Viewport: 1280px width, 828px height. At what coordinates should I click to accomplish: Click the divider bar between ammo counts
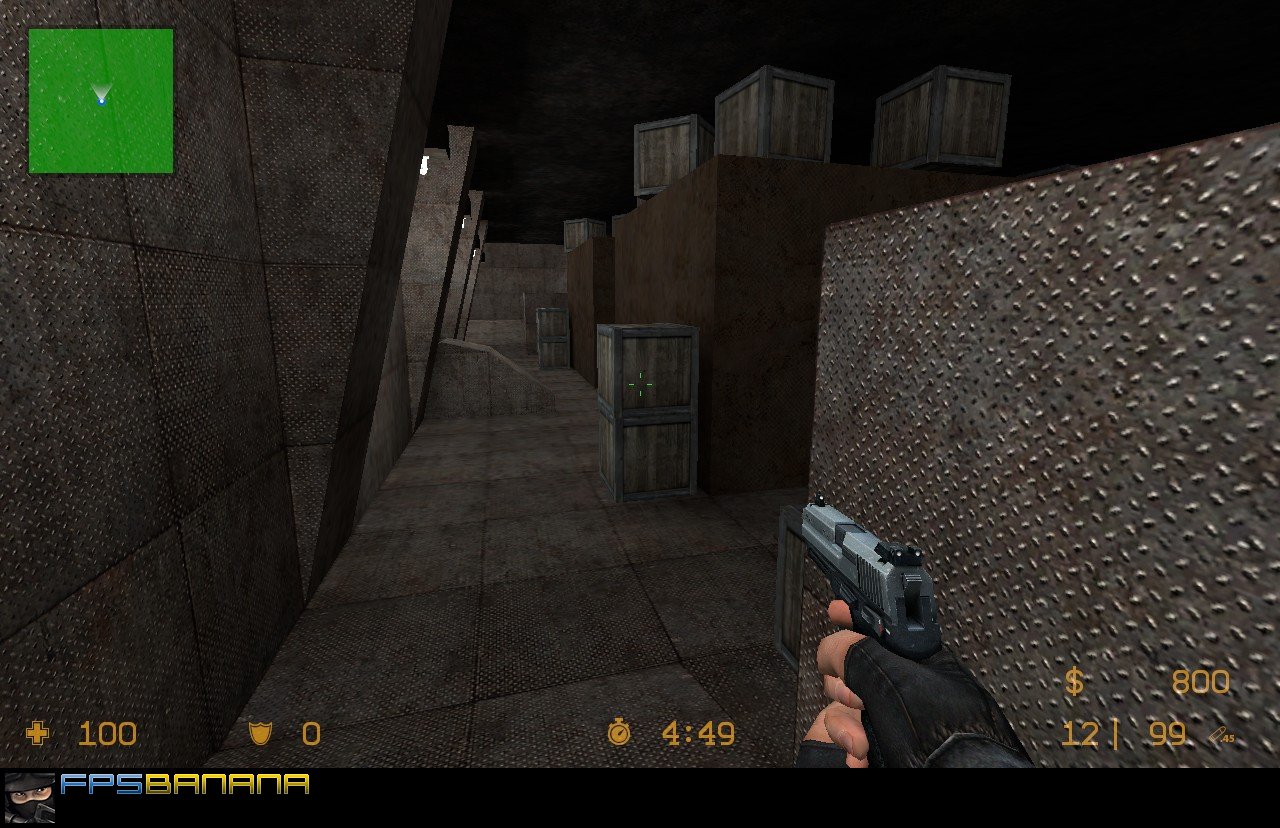1115,733
